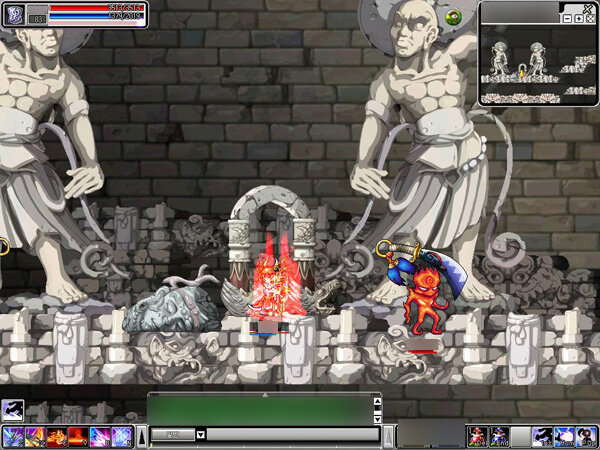The height and width of the screenshot is (450, 600).
Task: Click the green orb buff icon
Action: coord(454,17)
